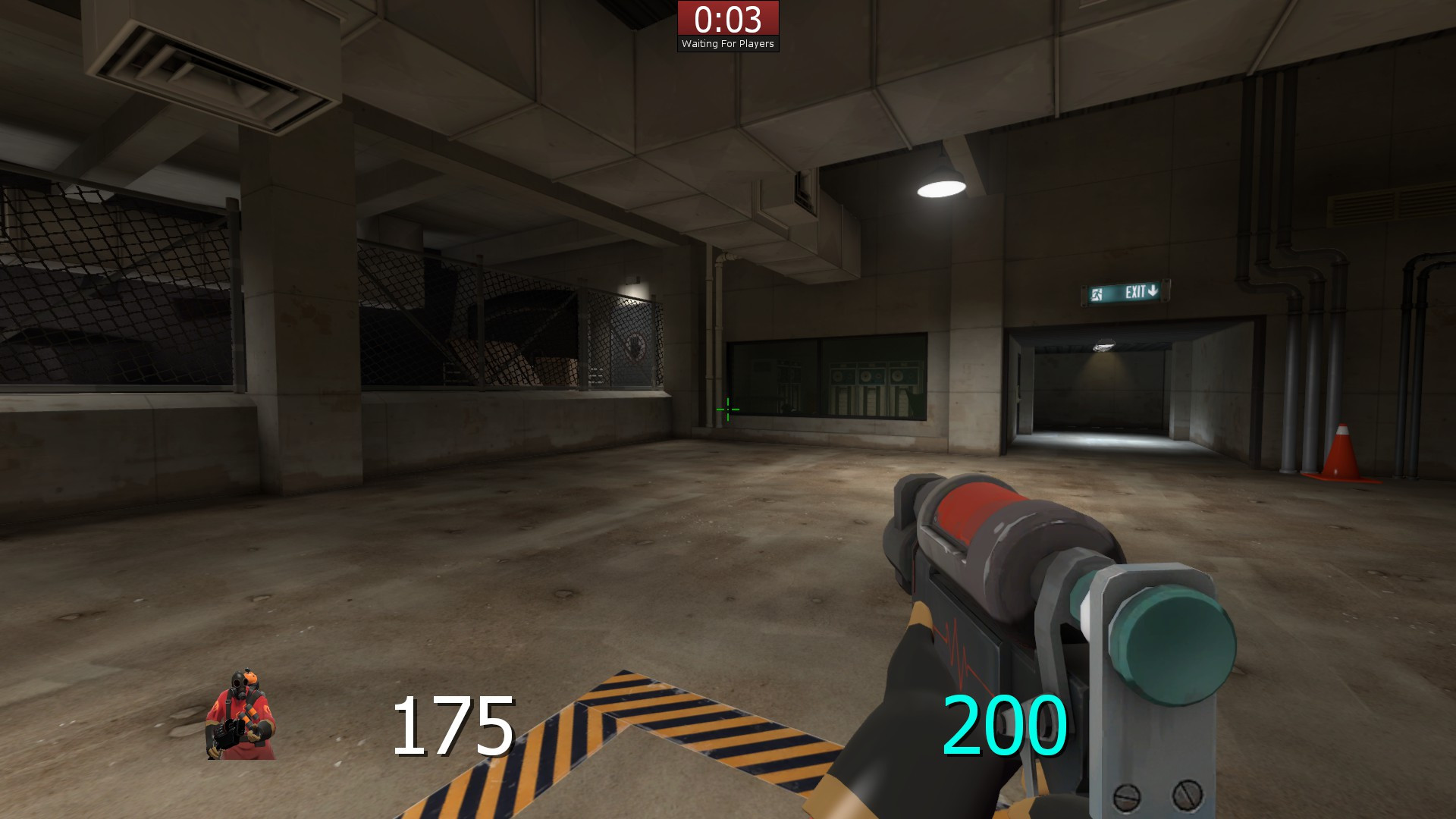Click the EXIT sign with down arrow

1125,292
